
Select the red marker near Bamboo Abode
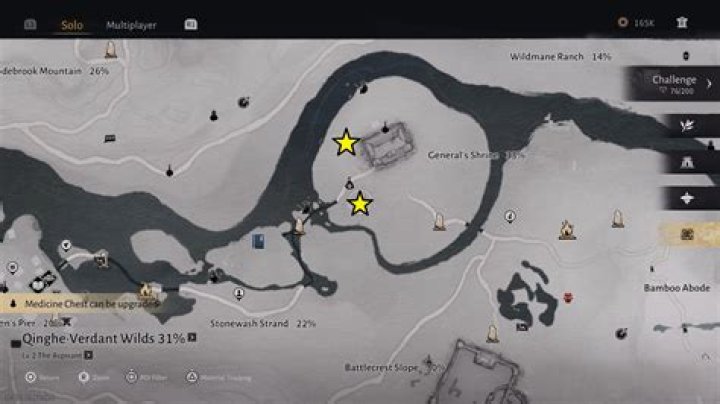(x=568, y=297)
